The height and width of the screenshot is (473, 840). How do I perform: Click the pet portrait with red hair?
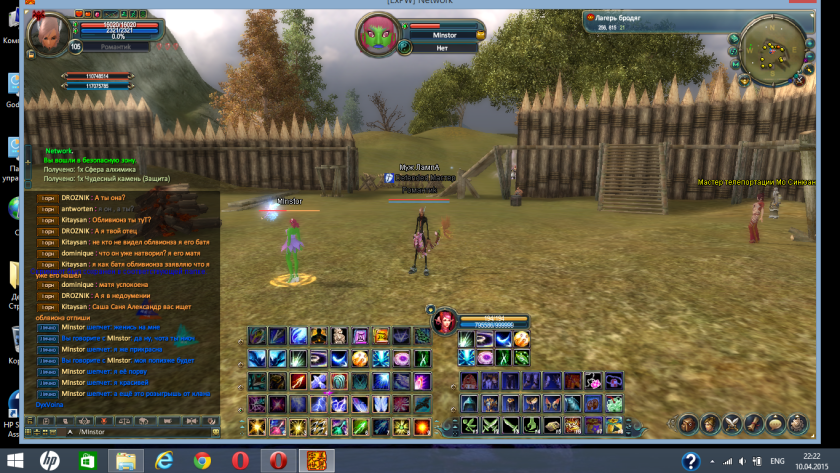(445, 321)
